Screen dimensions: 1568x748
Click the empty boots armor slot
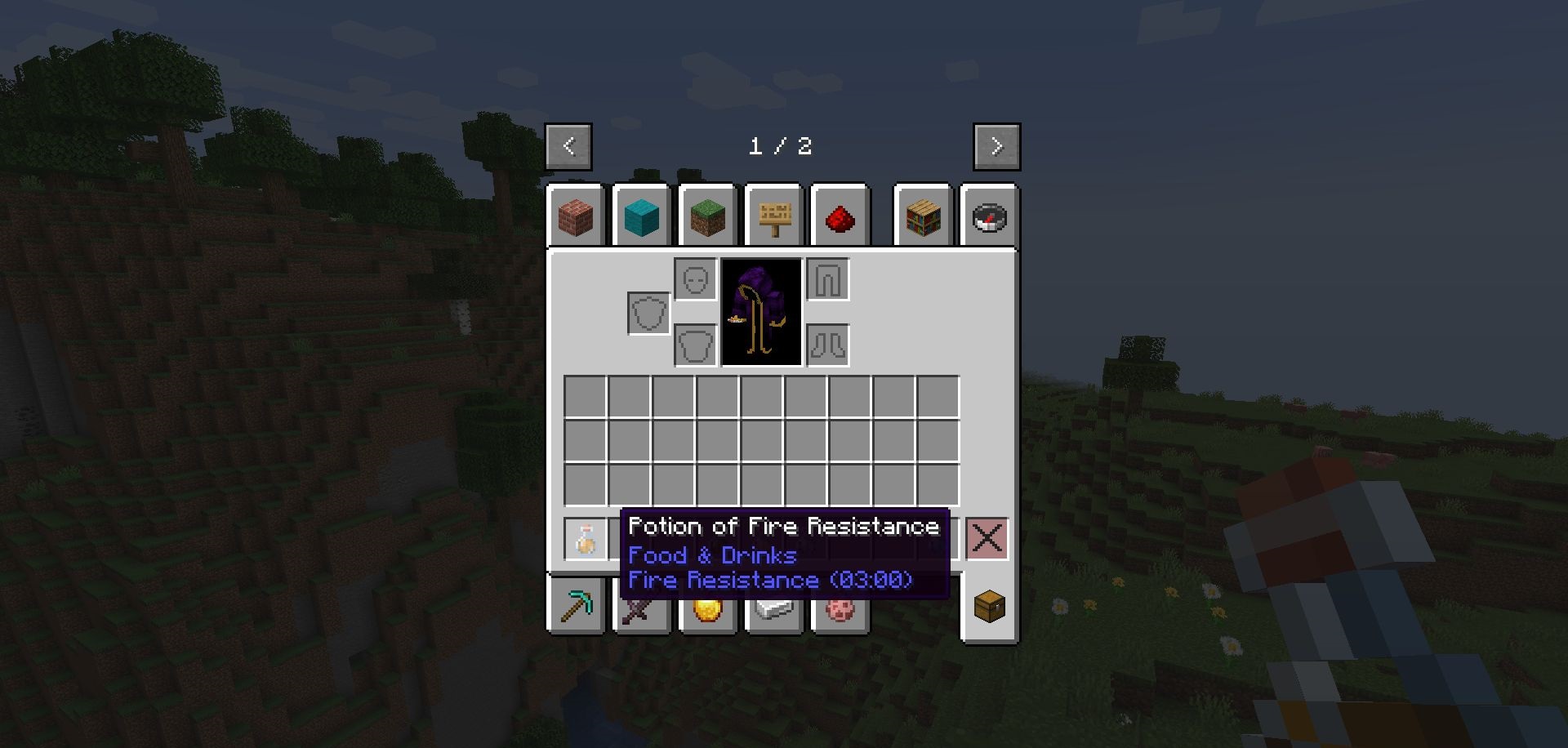(828, 345)
